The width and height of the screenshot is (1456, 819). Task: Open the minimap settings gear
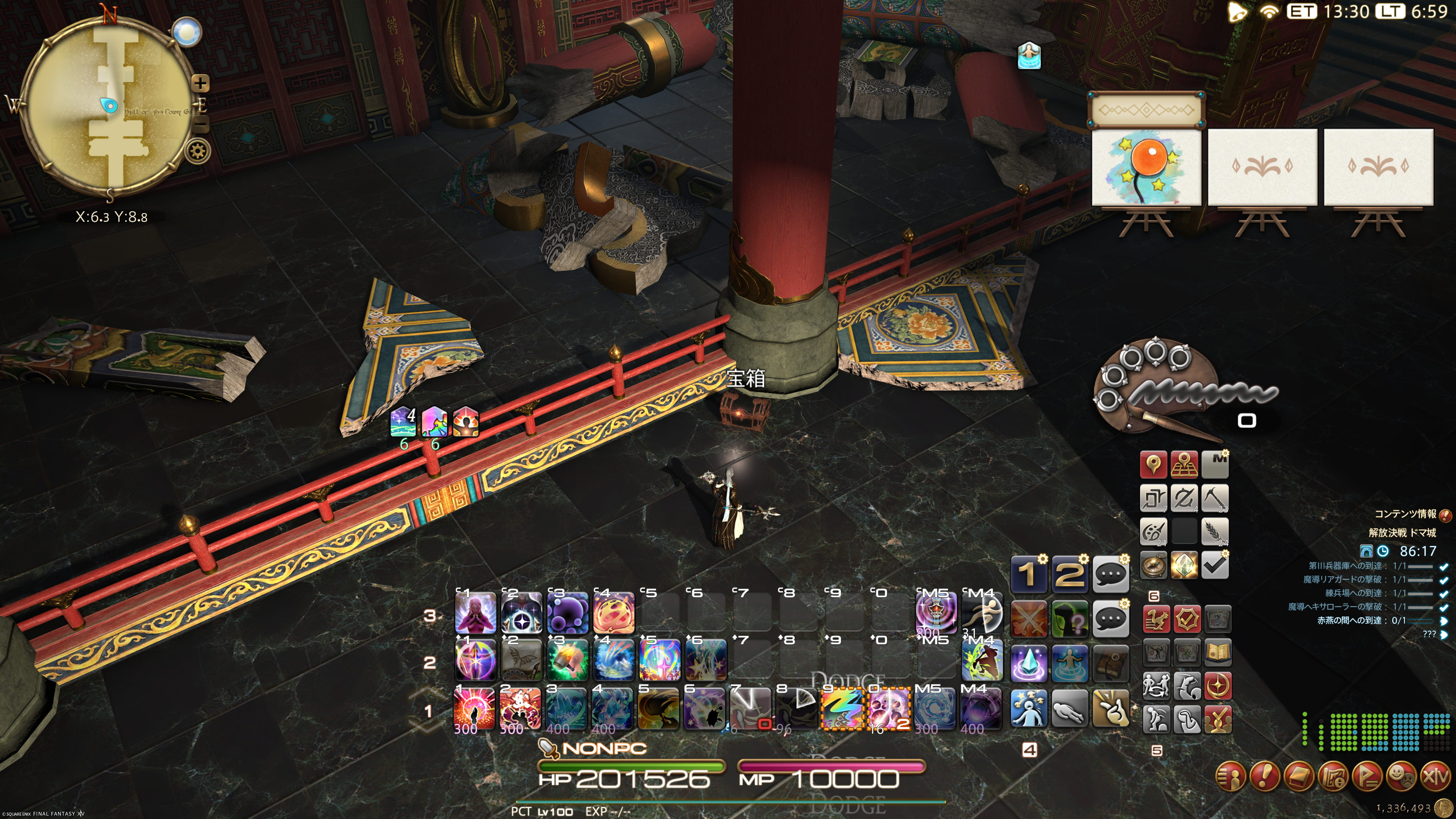point(198,151)
